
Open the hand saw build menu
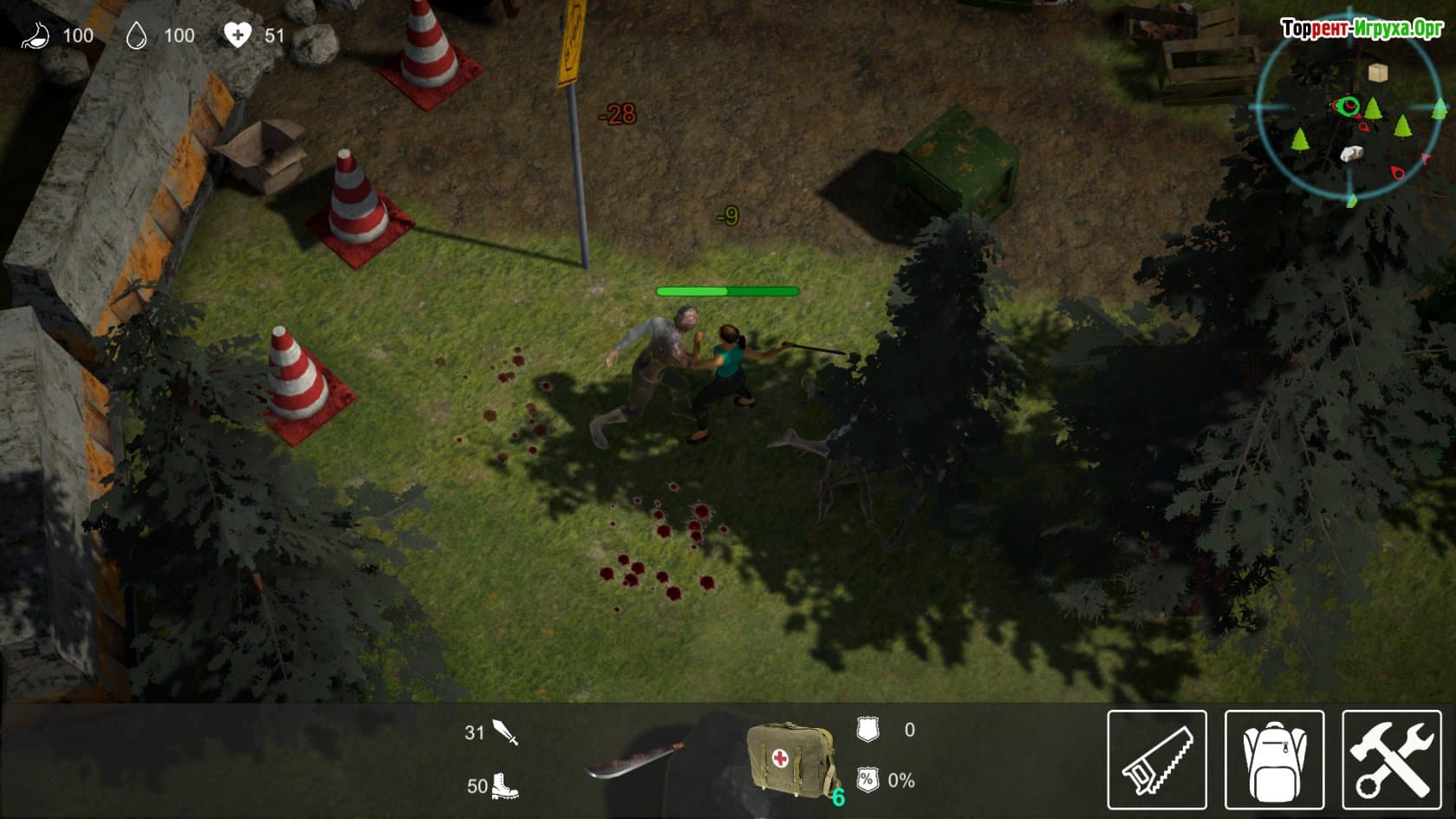(x=1156, y=759)
